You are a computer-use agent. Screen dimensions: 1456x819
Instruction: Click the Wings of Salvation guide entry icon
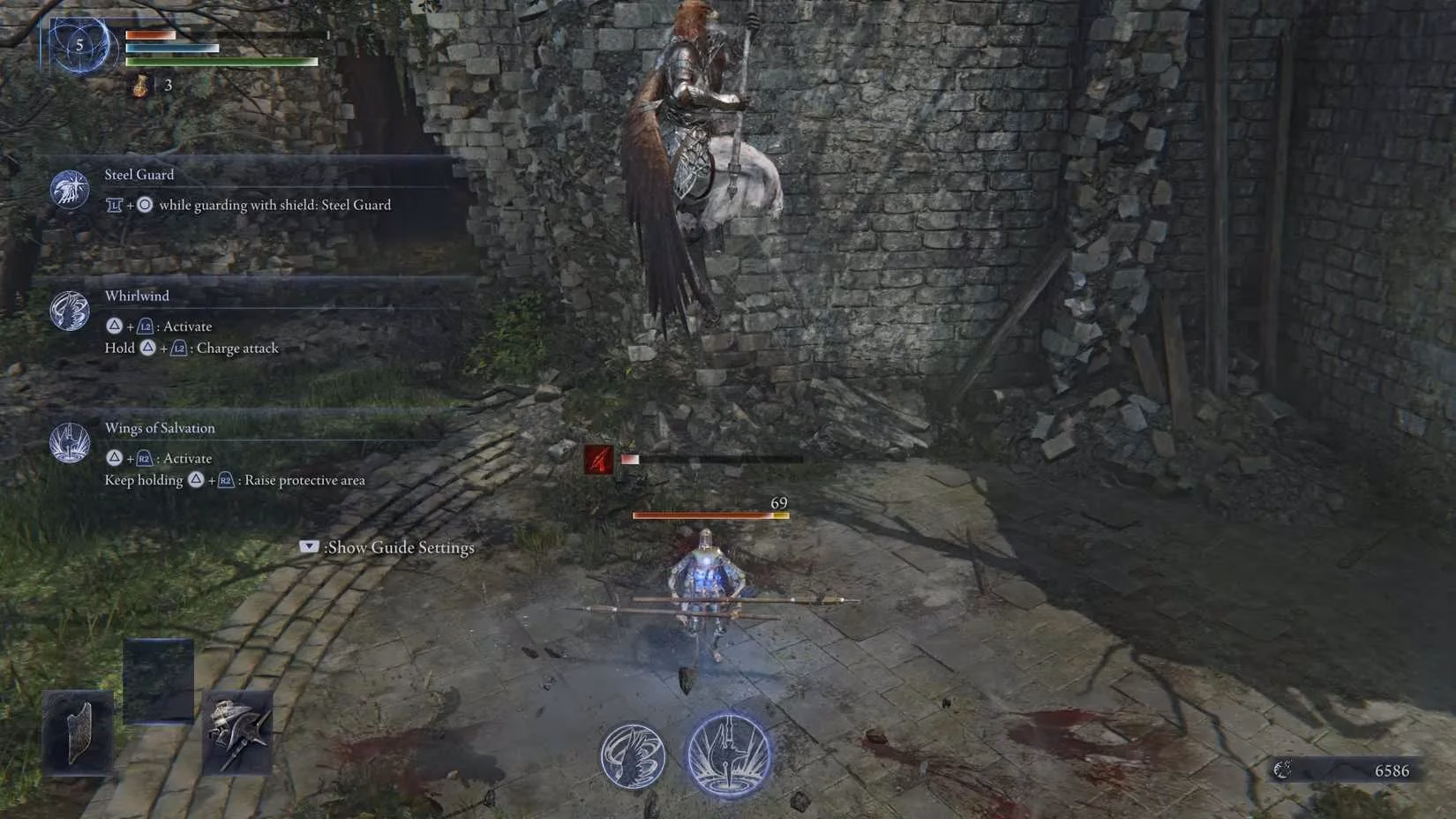point(70,442)
